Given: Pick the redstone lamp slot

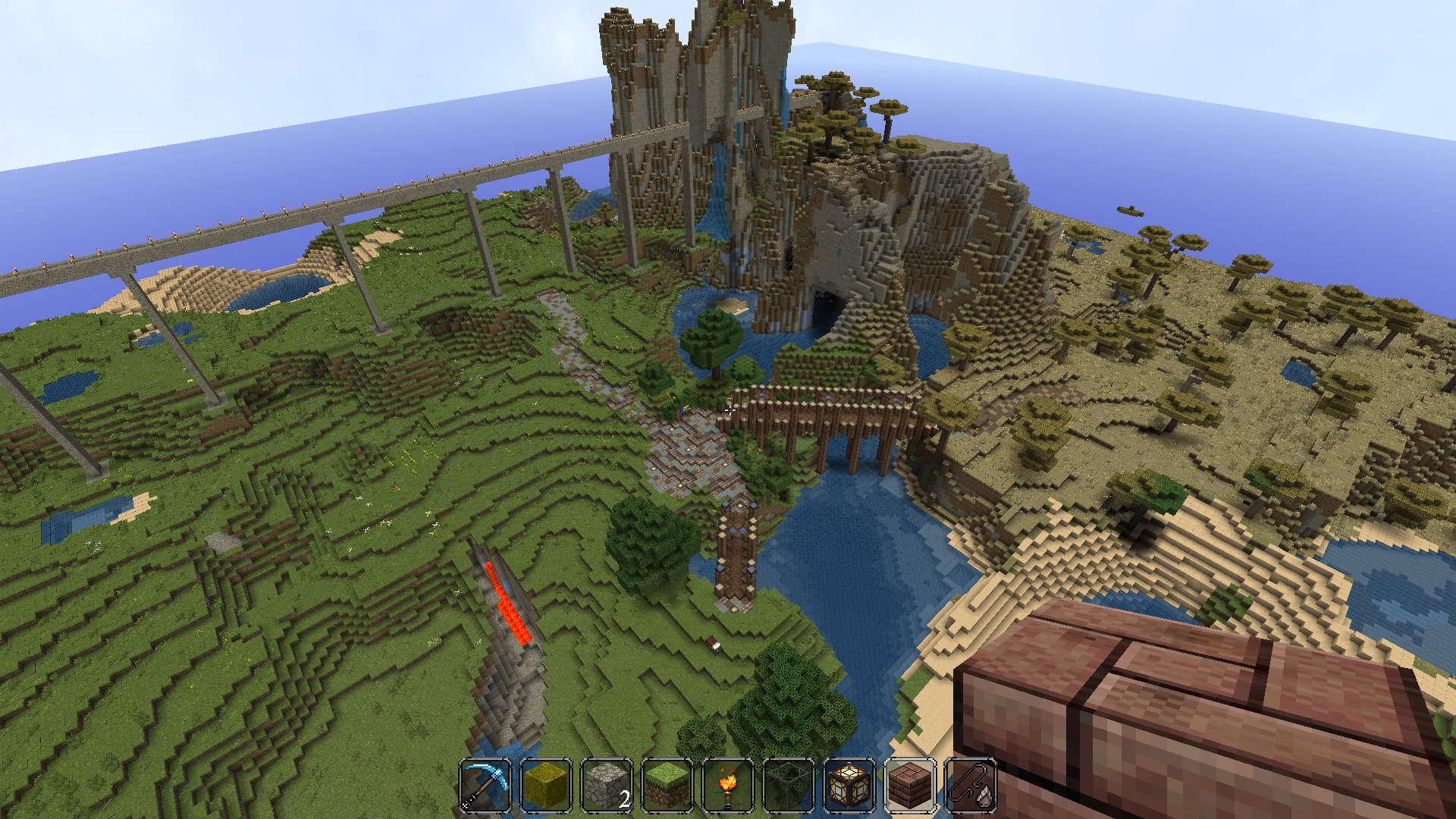Looking at the screenshot, I should point(849,786).
